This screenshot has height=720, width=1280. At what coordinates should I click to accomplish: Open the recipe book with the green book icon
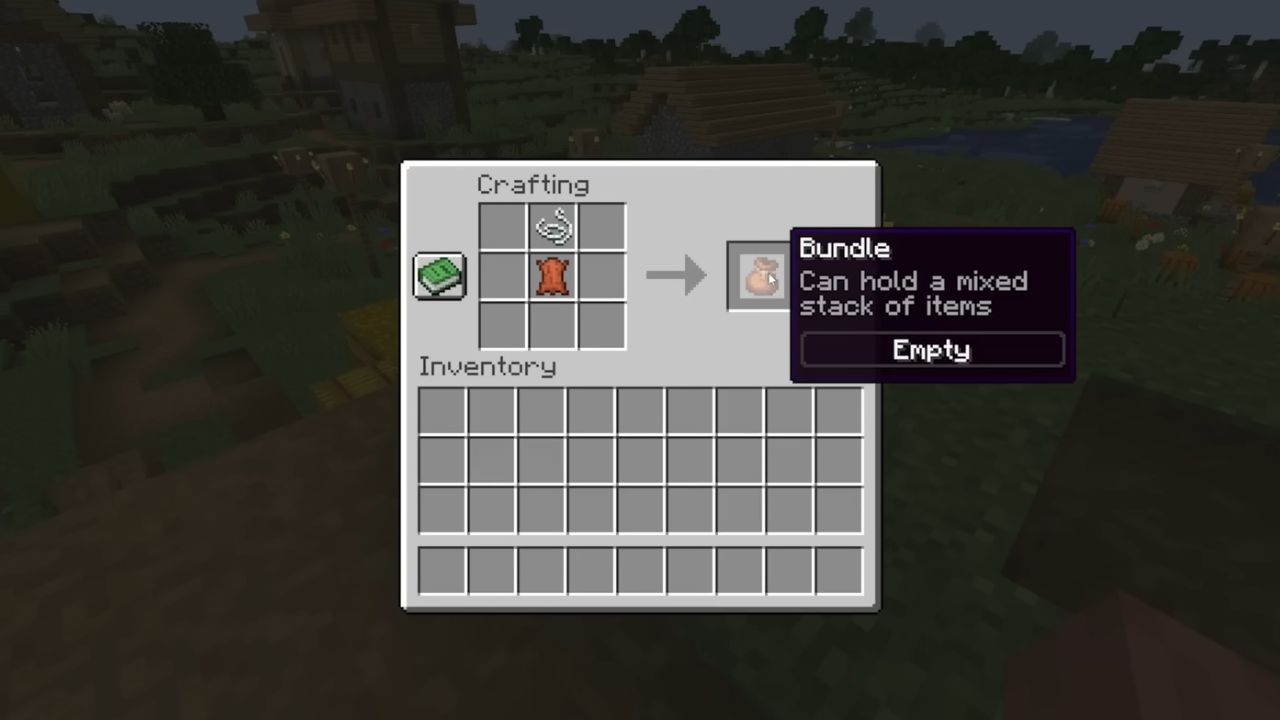[439, 276]
